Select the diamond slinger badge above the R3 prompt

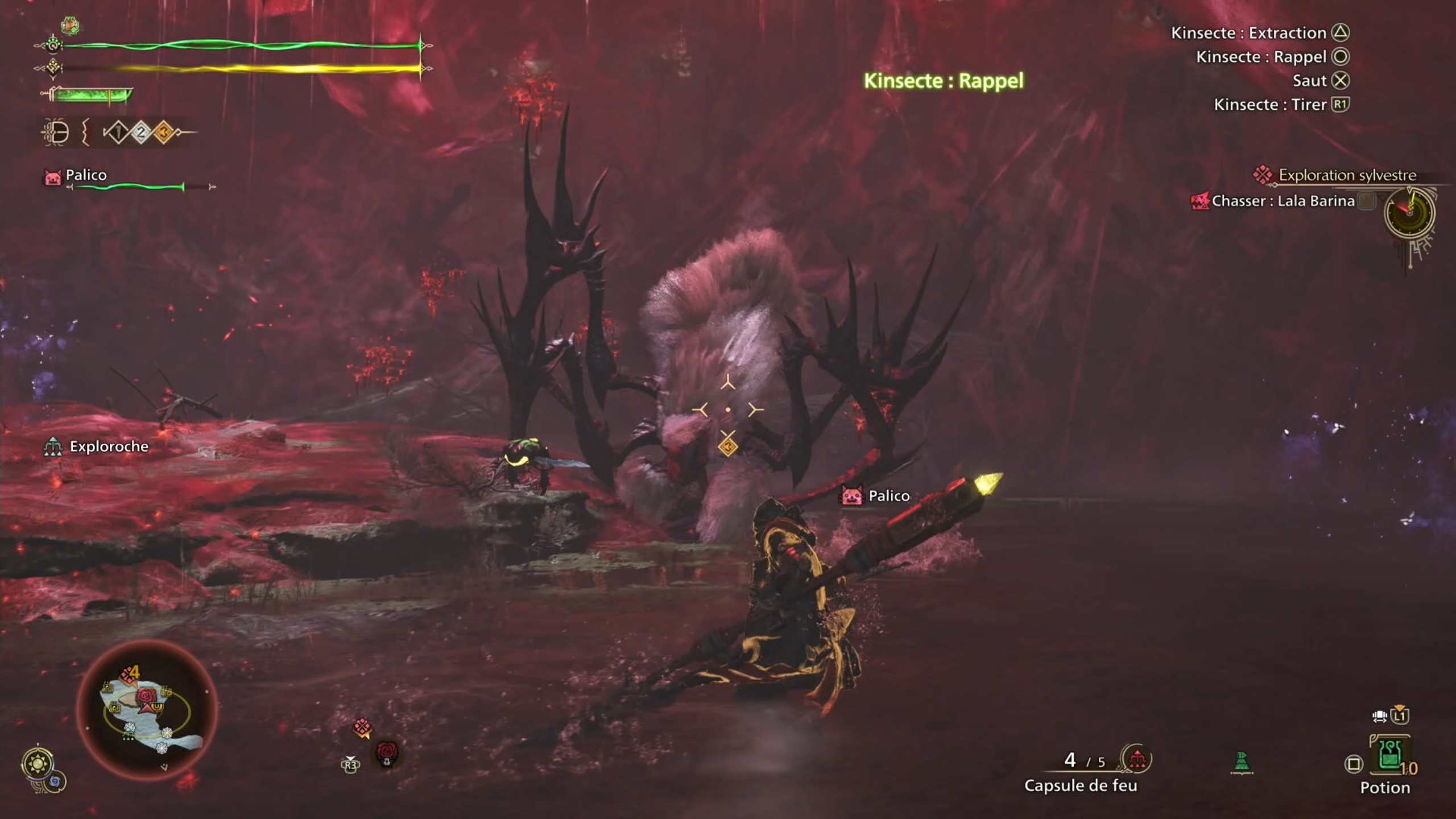[362, 728]
